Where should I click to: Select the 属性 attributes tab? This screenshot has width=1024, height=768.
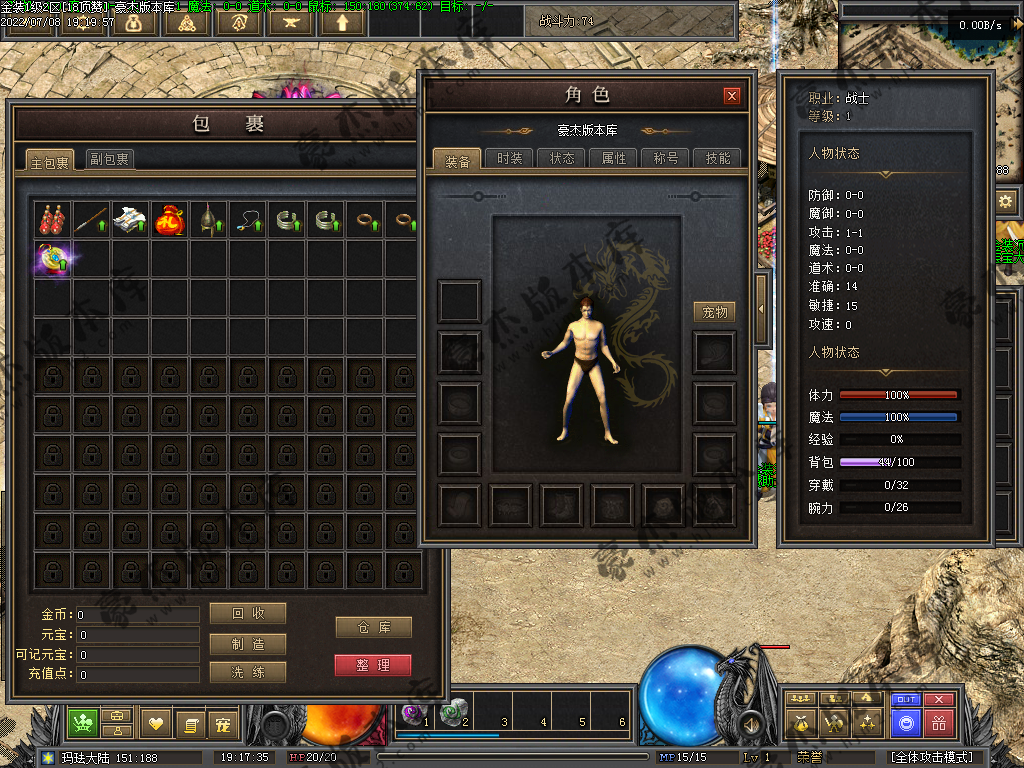614,158
